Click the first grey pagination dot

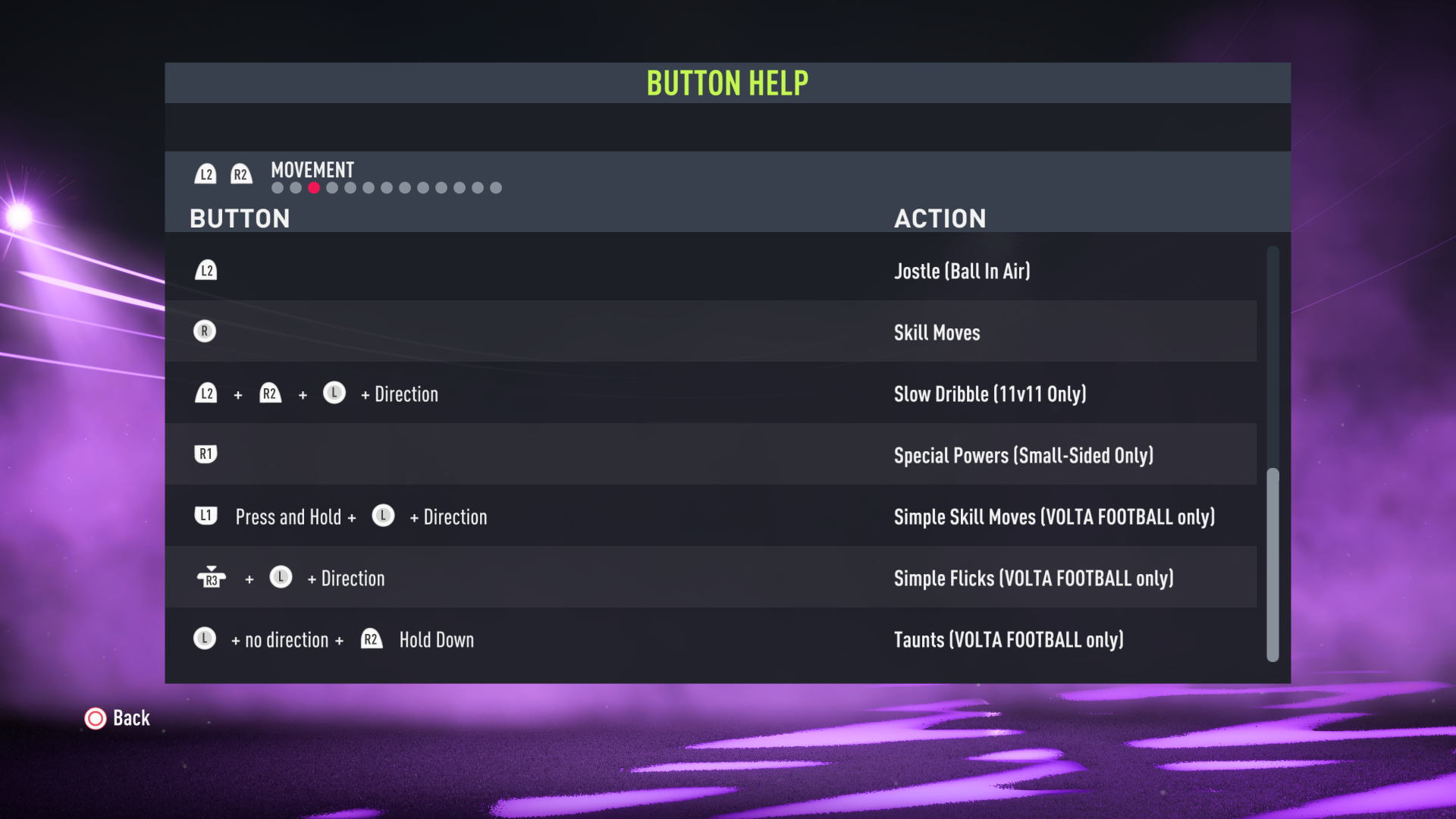[276, 187]
